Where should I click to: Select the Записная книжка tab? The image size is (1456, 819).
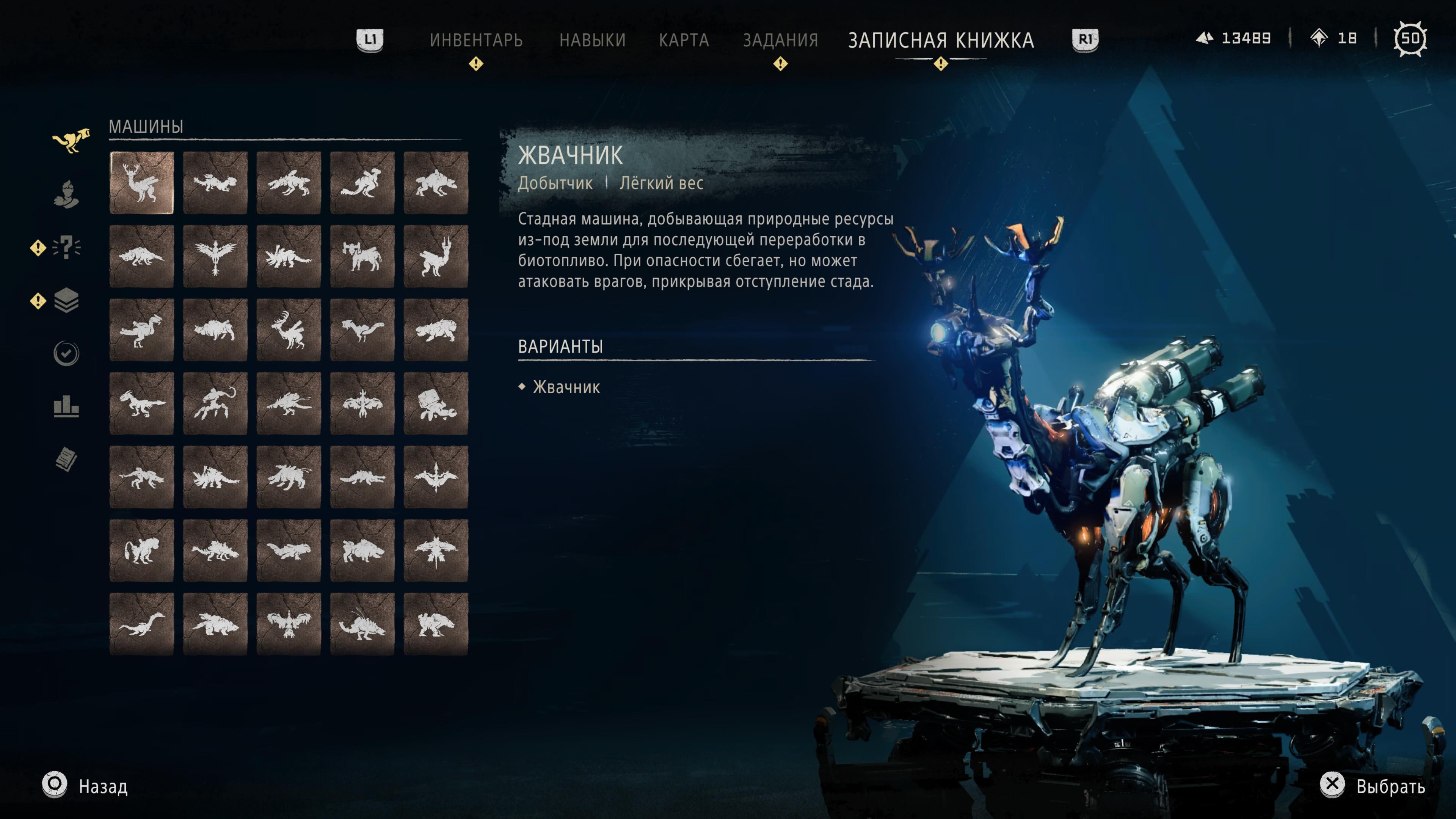pyautogui.click(x=940, y=40)
